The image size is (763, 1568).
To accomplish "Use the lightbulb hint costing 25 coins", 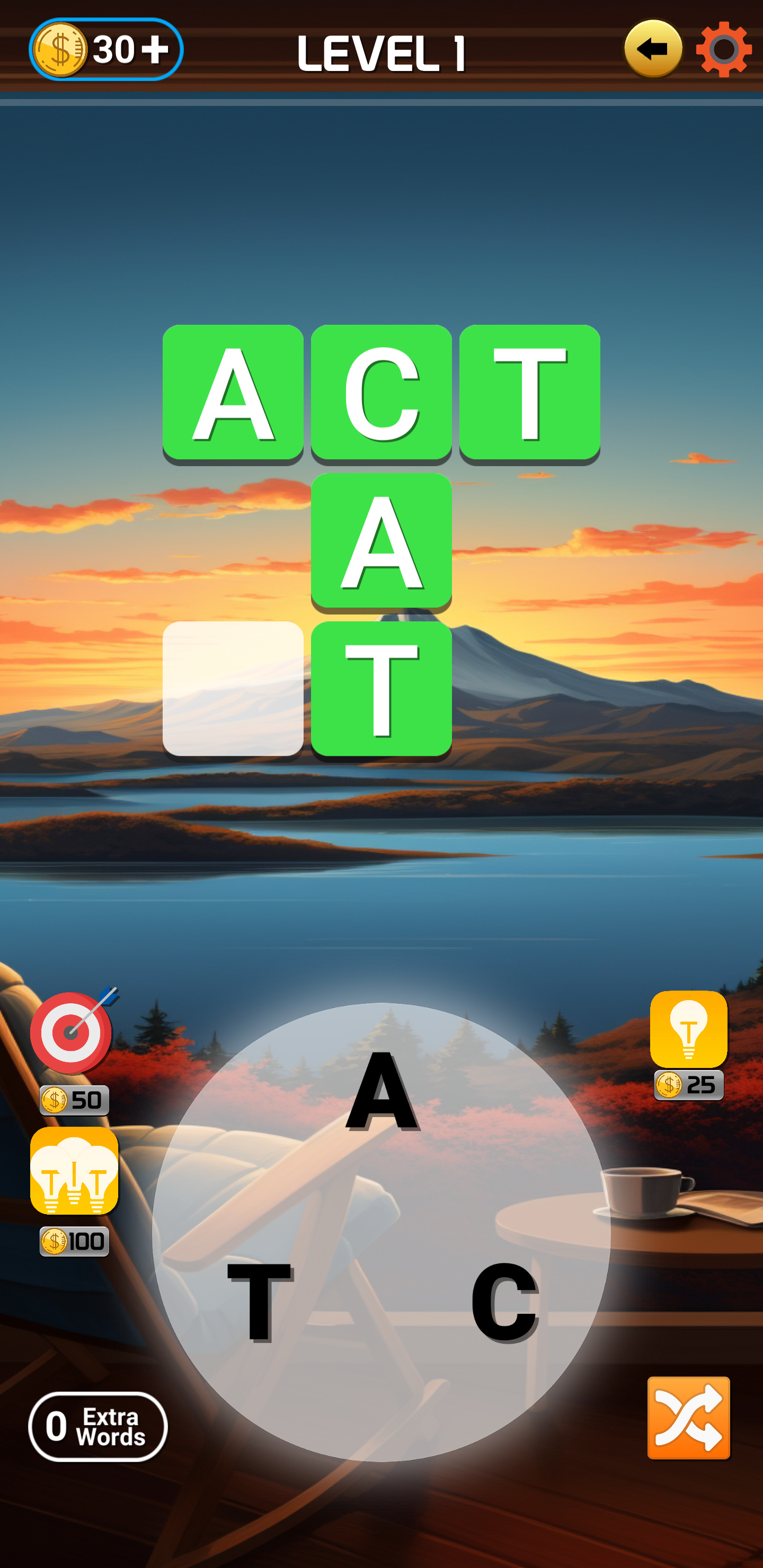I will pos(689,1028).
